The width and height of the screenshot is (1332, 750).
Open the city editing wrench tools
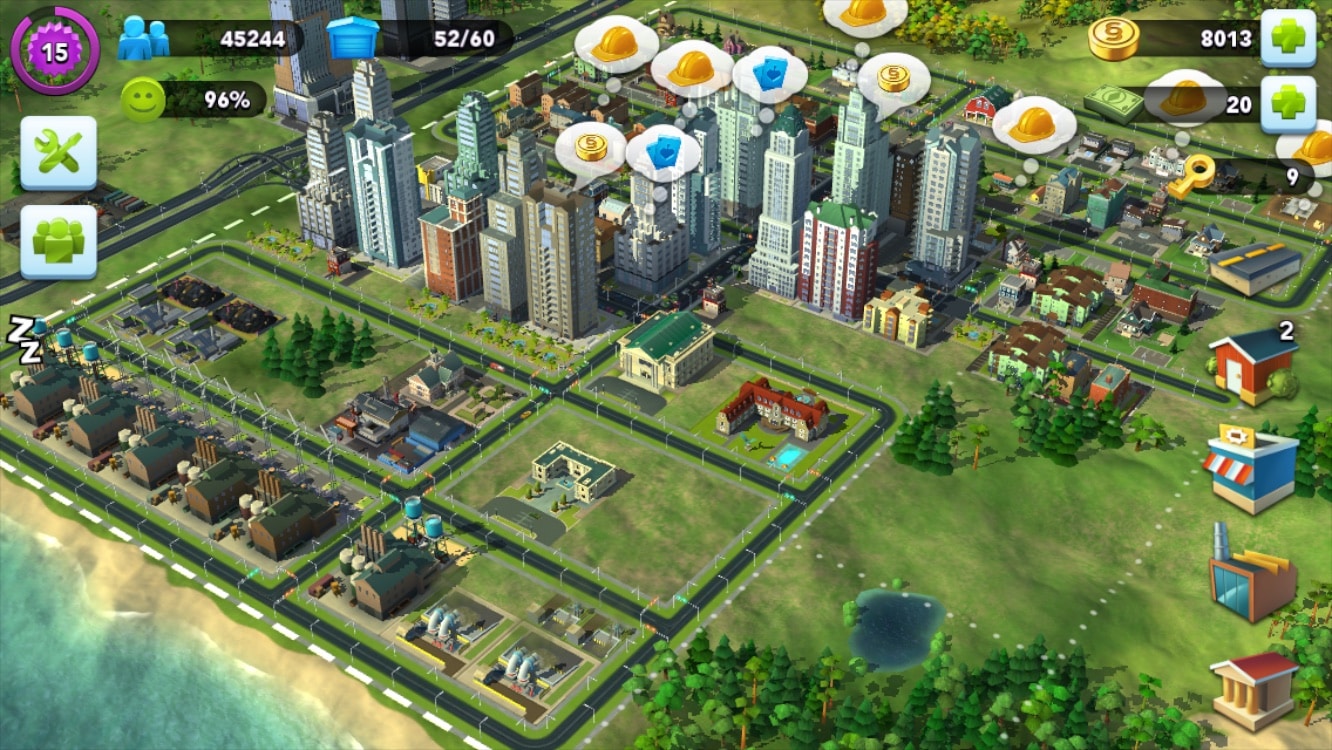(x=57, y=152)
